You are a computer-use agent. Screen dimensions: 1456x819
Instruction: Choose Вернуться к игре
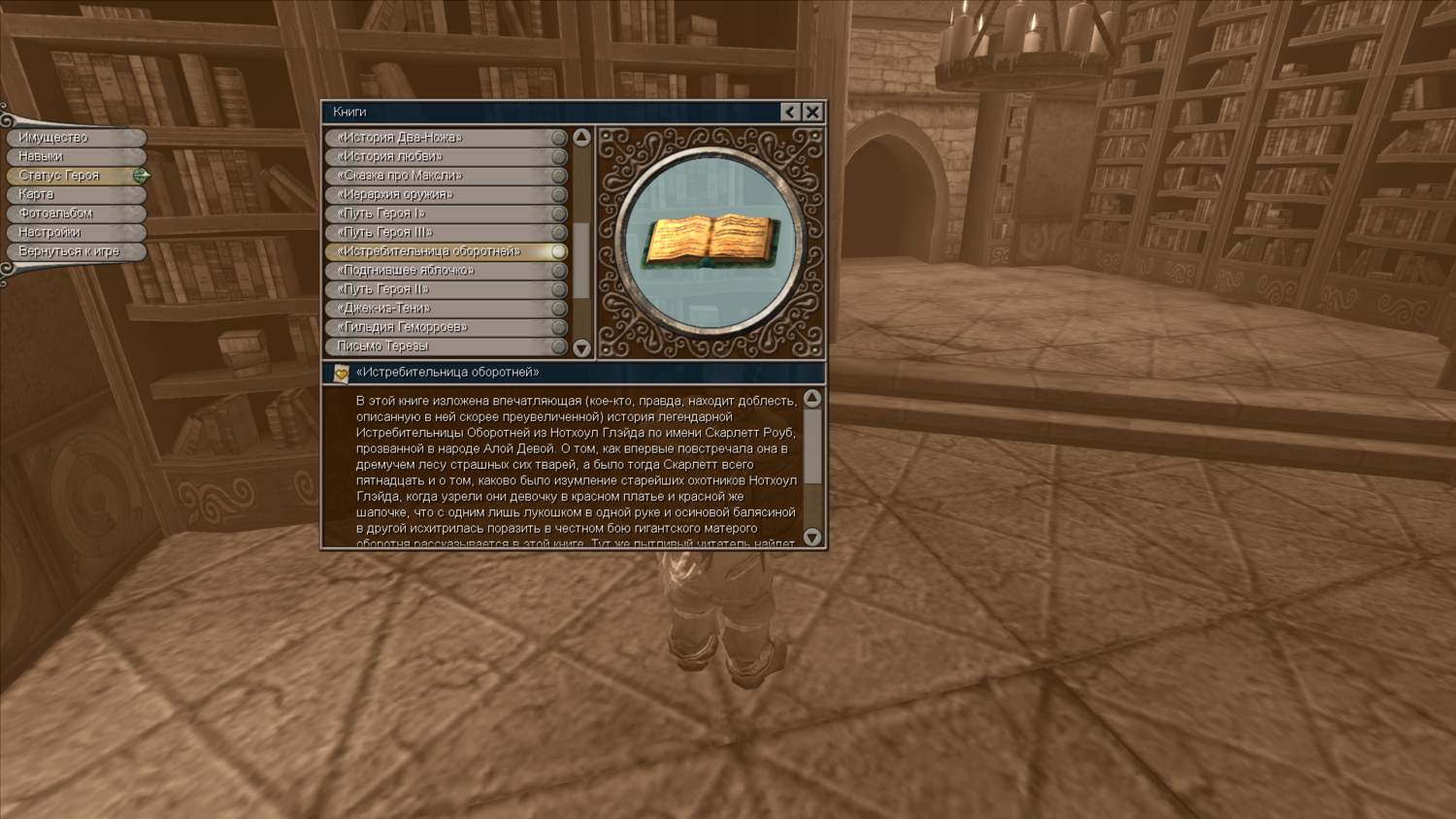click(x=75, y=251)
